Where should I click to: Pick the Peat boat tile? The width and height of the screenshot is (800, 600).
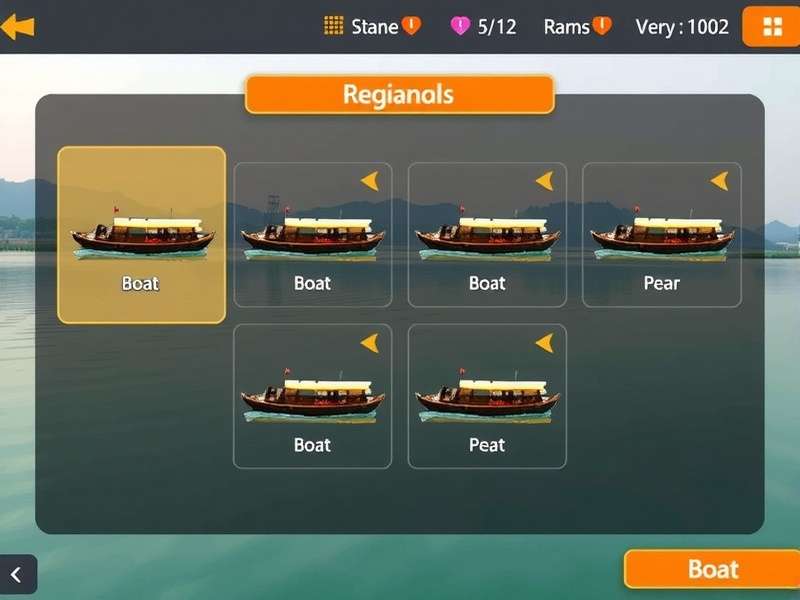tap(487, 396)
